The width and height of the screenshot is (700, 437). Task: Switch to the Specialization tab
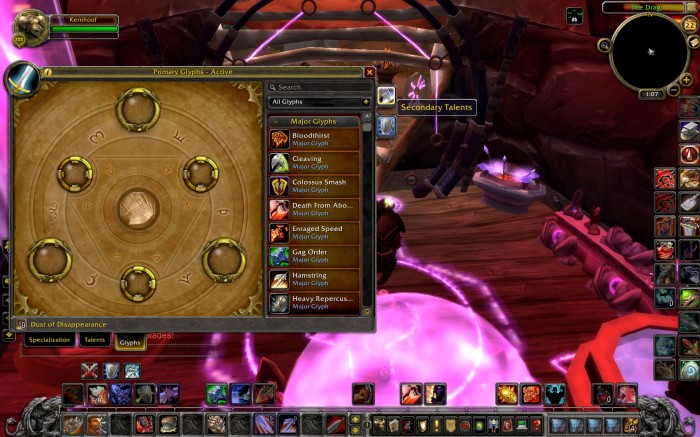(49, 340)
